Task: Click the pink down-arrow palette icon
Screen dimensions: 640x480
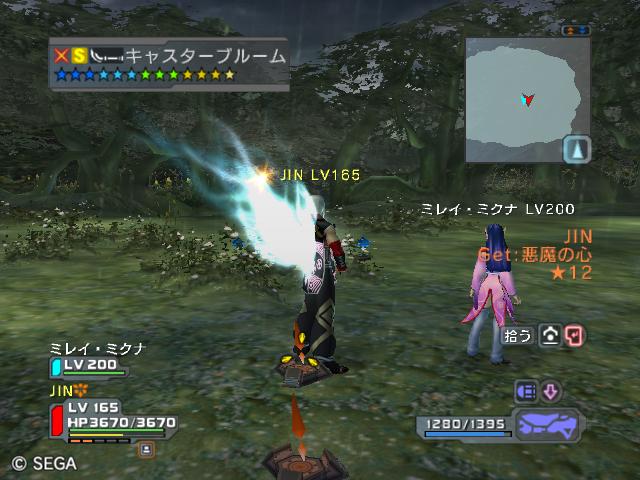Action: coord(551,391)
